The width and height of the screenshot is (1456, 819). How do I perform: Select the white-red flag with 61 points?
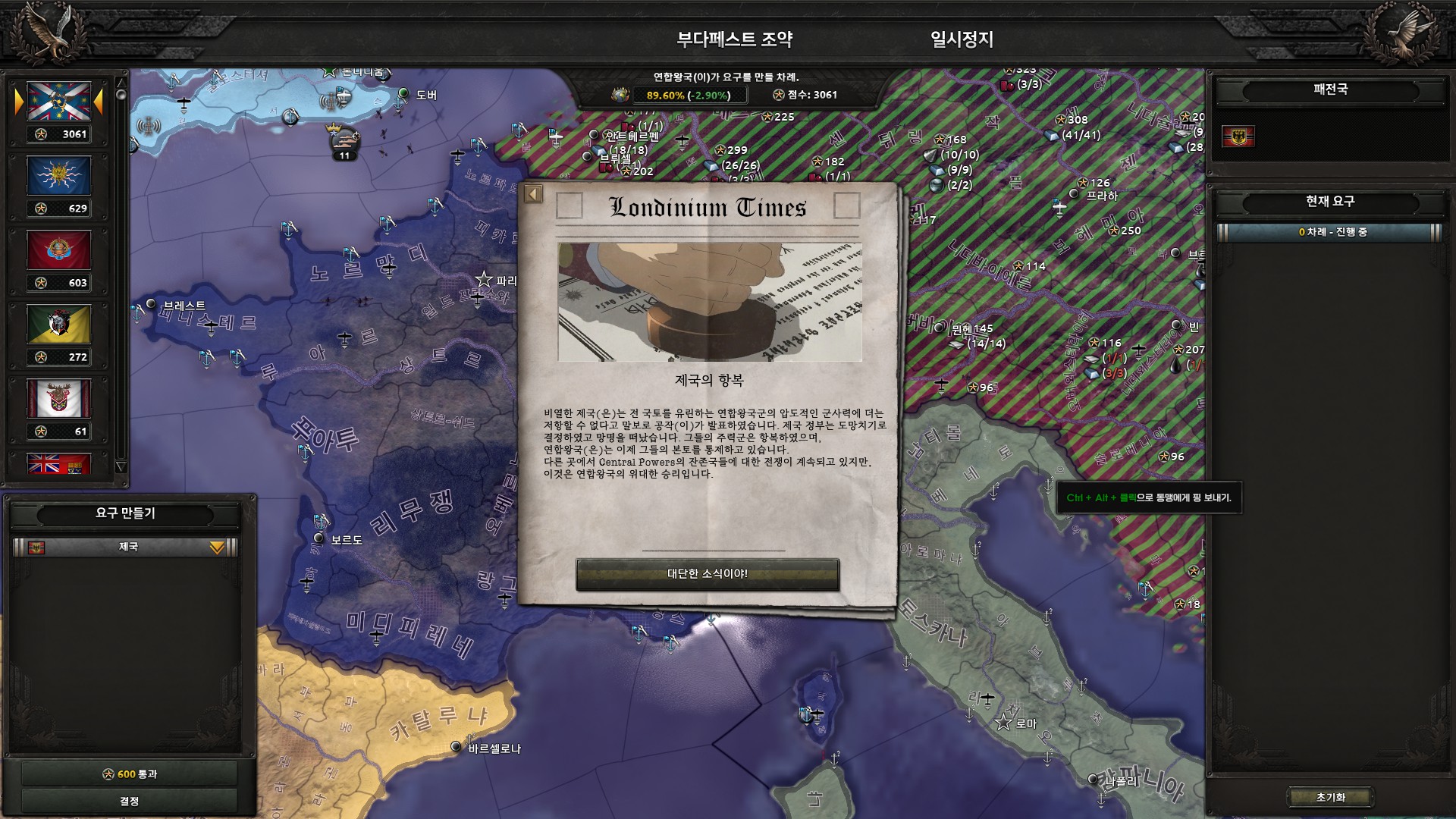(x=59, y=399)
